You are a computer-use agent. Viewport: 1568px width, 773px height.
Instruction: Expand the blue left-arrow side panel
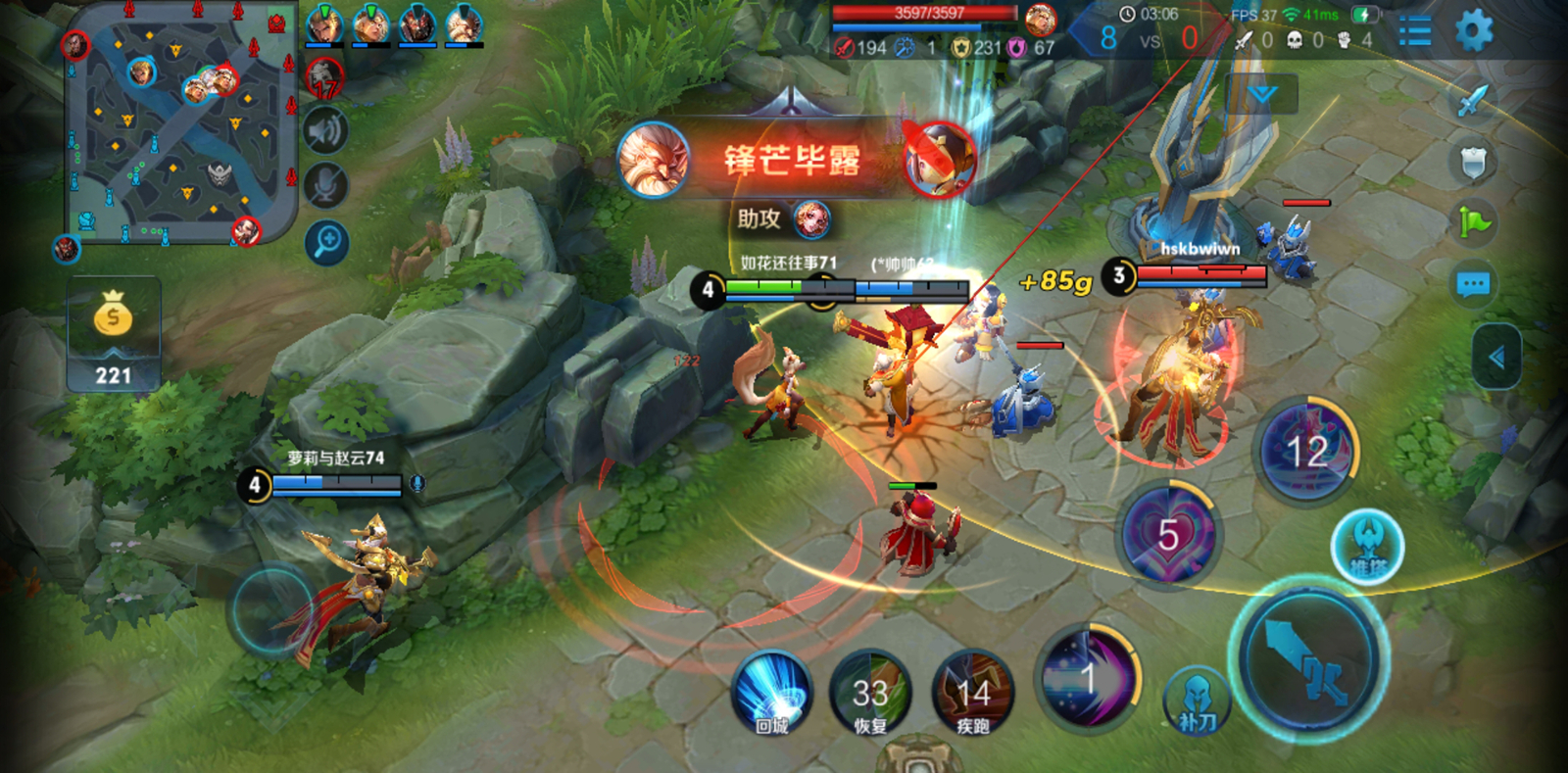pos(1495,357)
